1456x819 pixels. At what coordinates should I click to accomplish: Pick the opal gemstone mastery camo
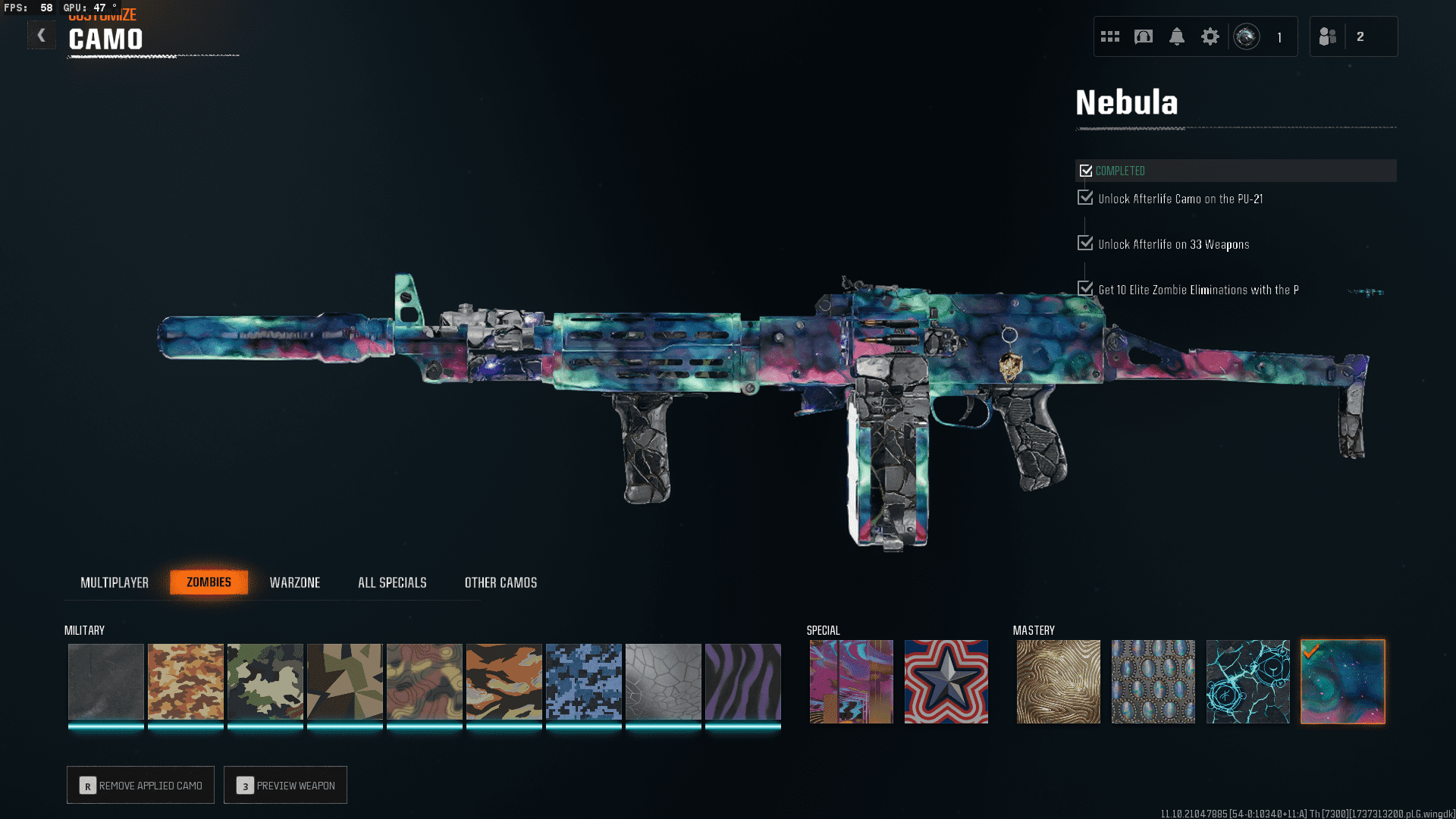pos(1153,682)
